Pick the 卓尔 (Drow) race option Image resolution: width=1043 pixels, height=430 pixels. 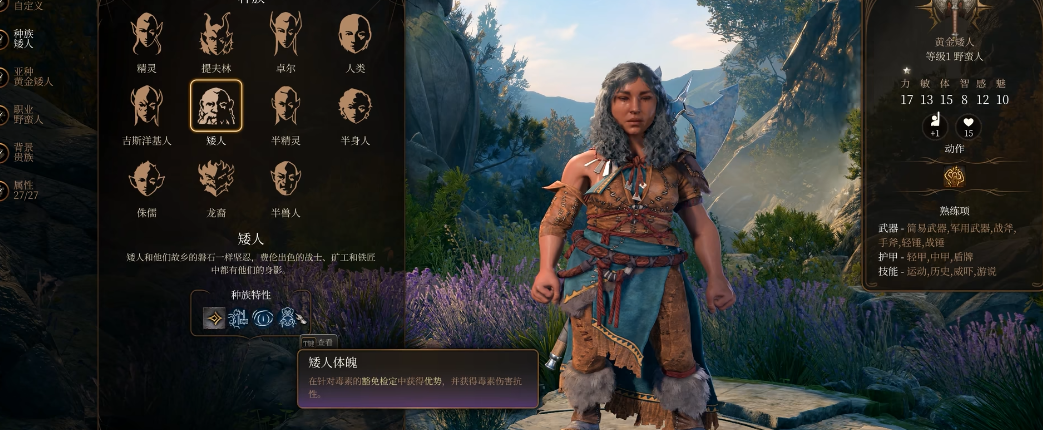coord(286,34)
